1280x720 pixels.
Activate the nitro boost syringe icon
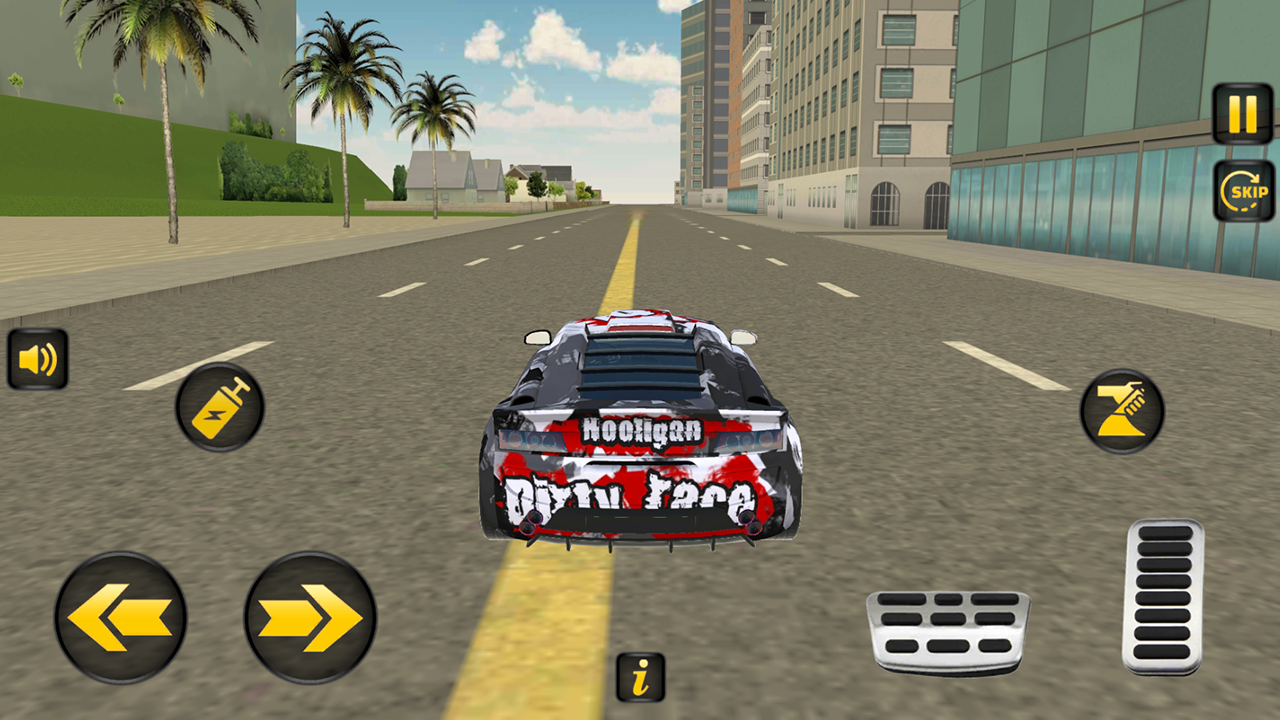point(218,406)
